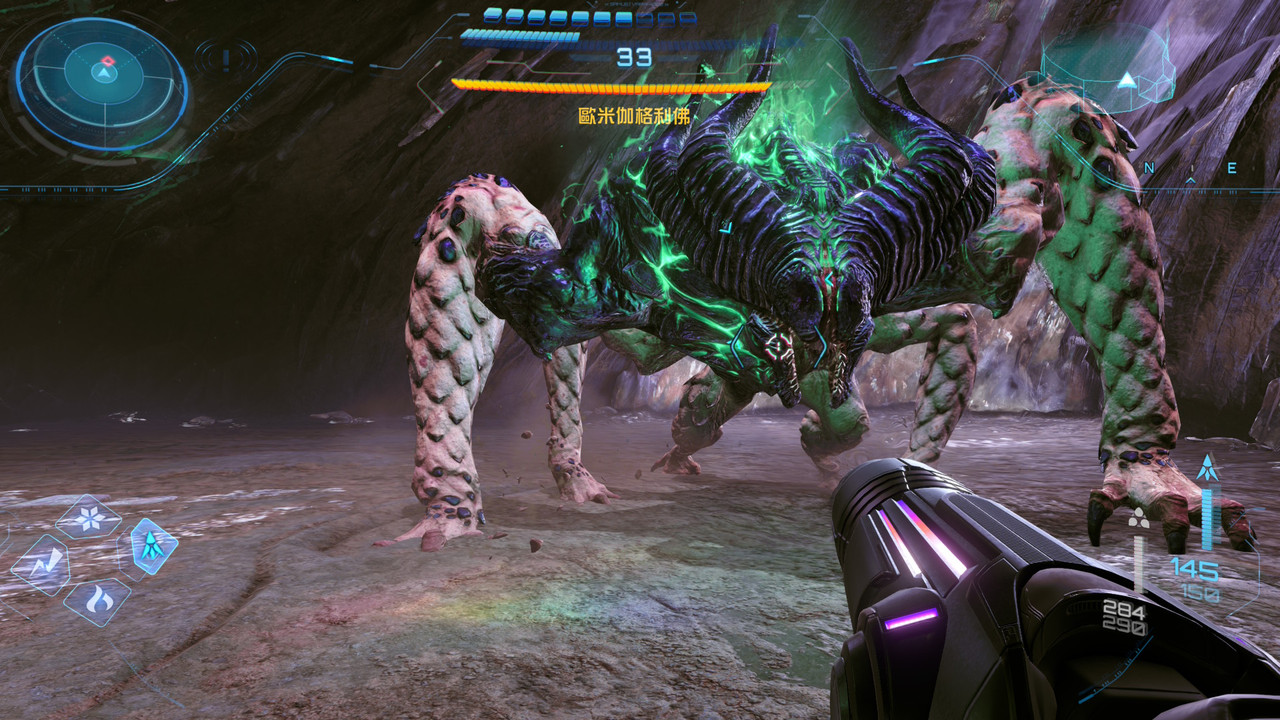Click the exclamation threat indicator beside radar

(226, 58)
